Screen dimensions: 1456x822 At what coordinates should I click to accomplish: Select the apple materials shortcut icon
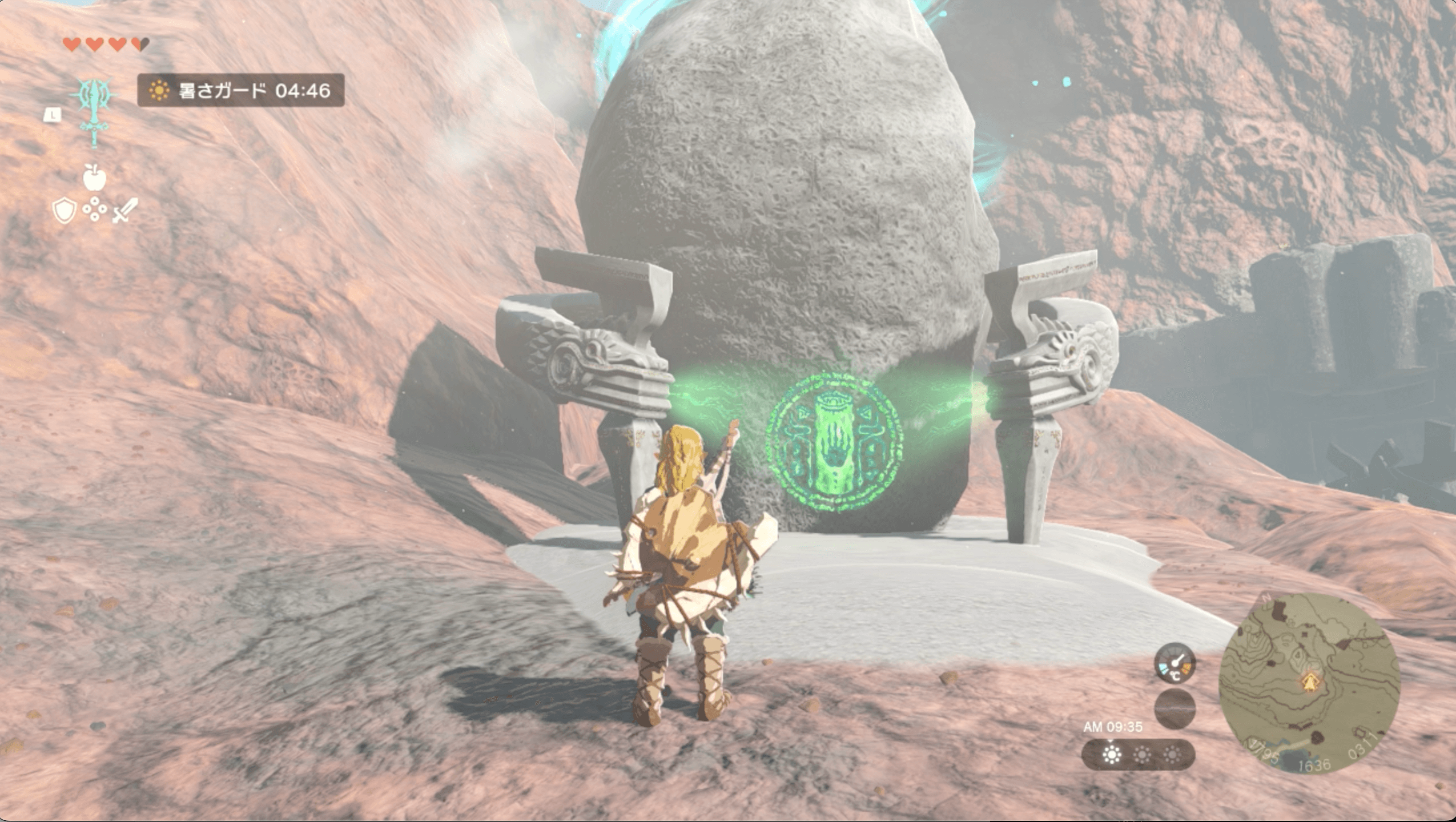point(94,177)
